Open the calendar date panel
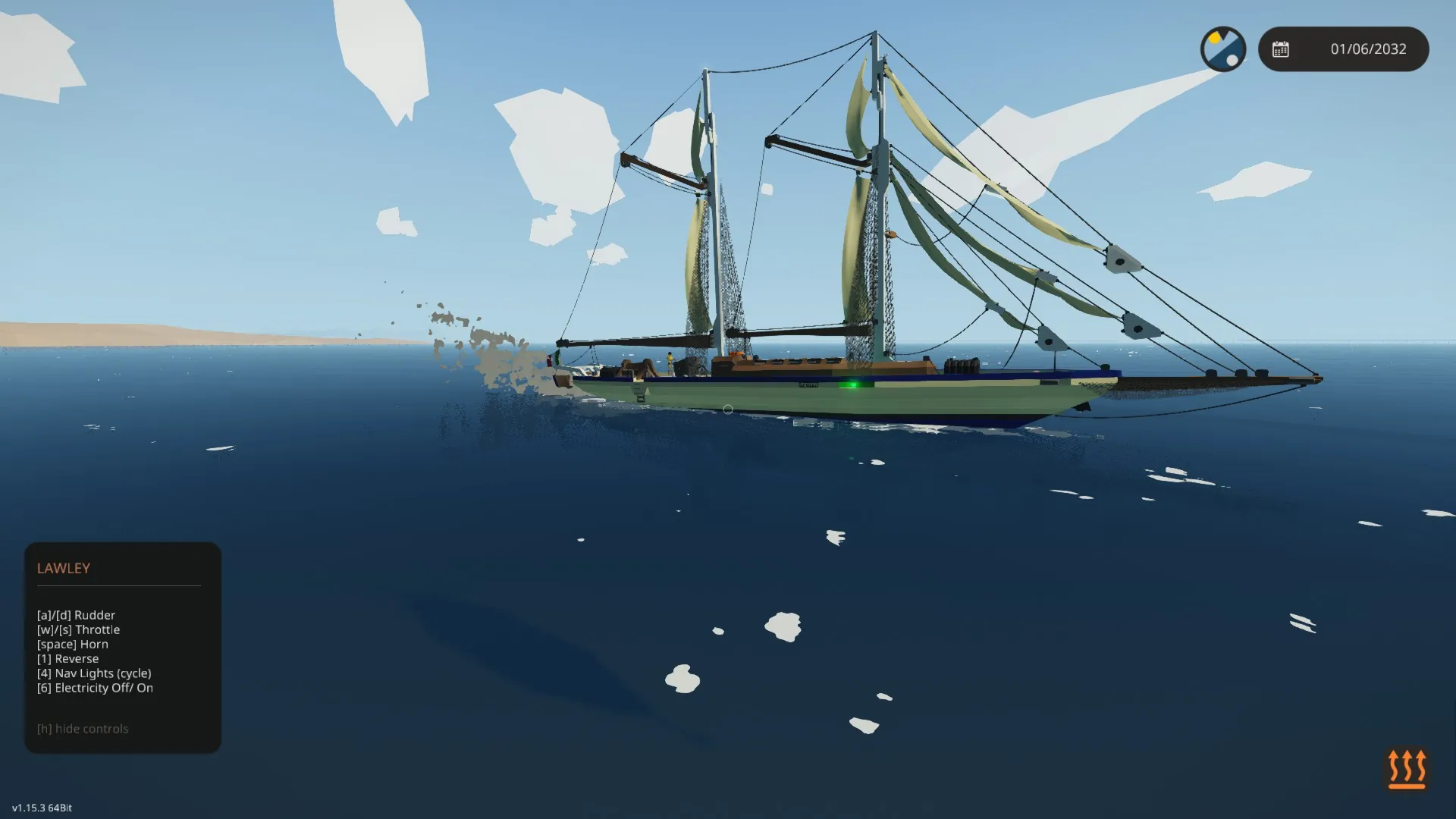This screenshot has width=1456, height=819. (x=1343, y=49)
